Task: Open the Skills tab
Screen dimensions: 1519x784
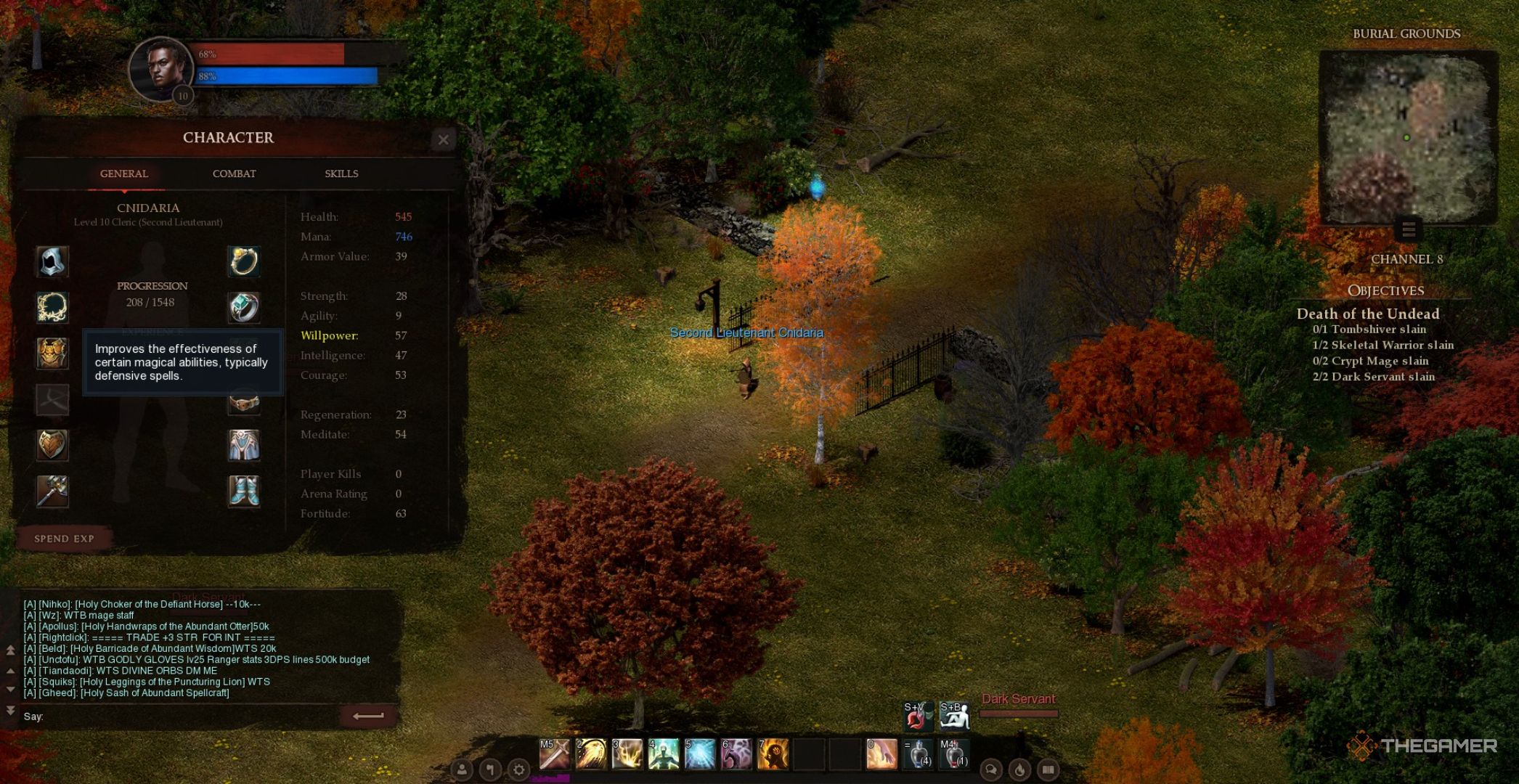Action: tap(341, 174)
